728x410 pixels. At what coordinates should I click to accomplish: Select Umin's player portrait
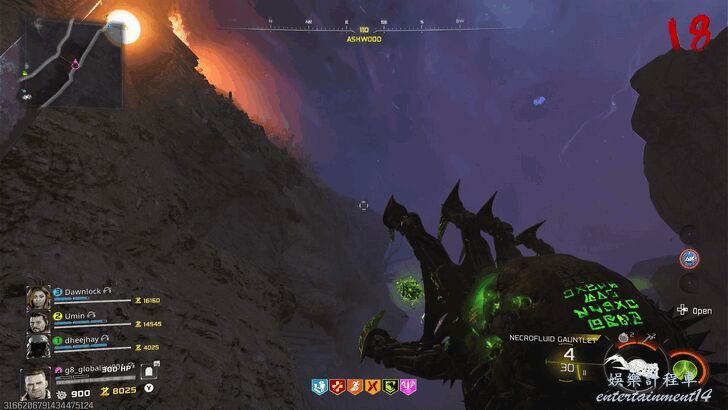click(x=39, y=322)
